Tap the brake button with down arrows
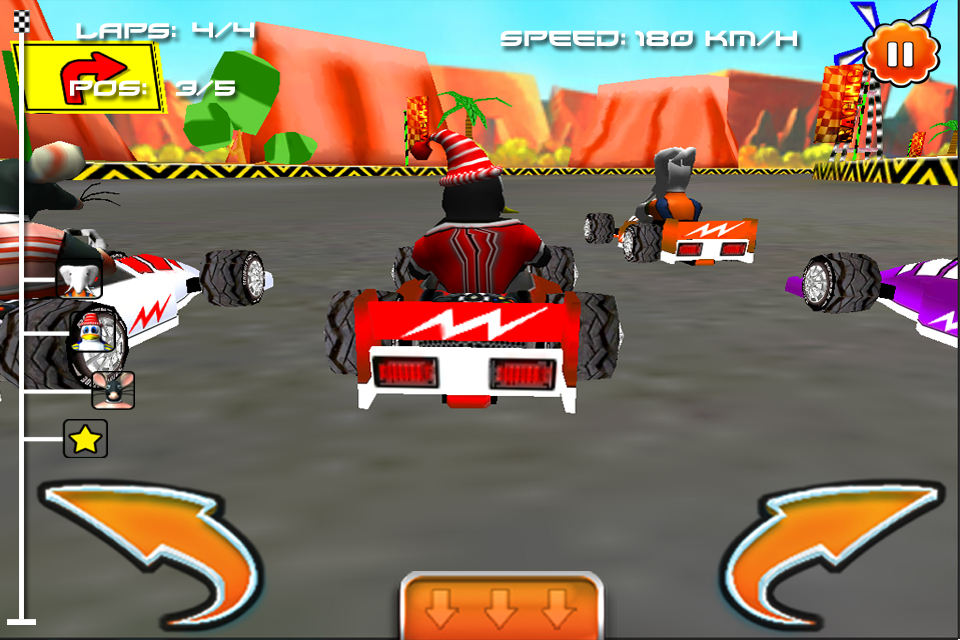Screen dimensions: 960x640 pos(501,605)
